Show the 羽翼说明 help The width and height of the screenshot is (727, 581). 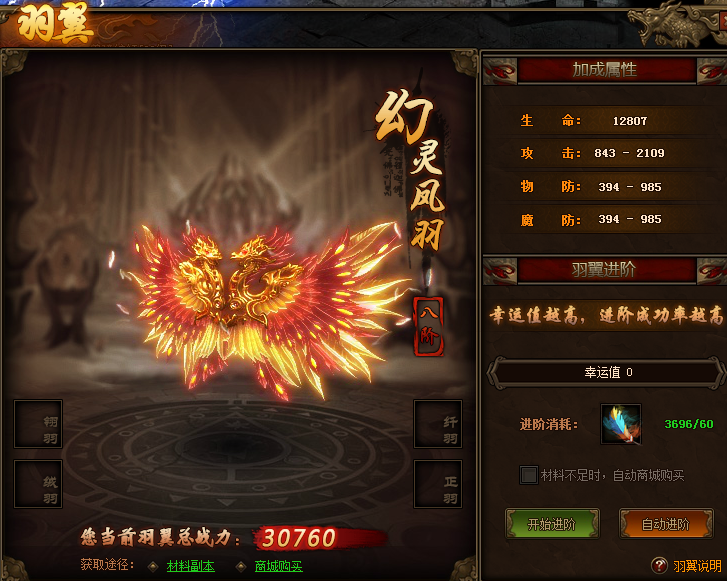pos(695,566)
